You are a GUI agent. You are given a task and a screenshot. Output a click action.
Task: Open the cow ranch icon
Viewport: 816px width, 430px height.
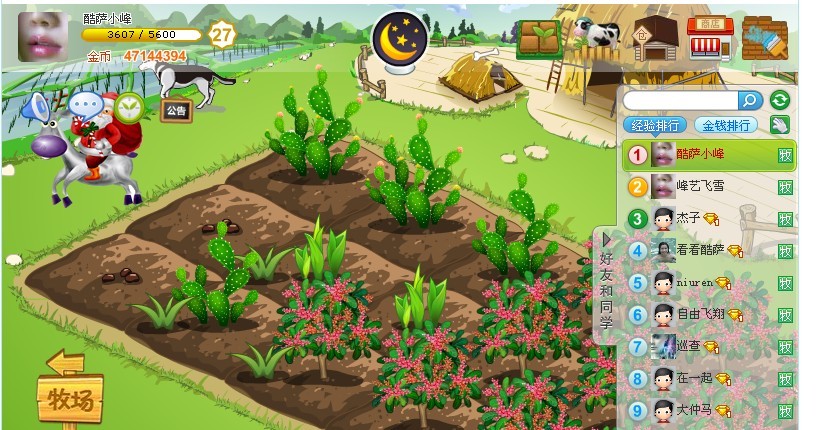[597, 33]
